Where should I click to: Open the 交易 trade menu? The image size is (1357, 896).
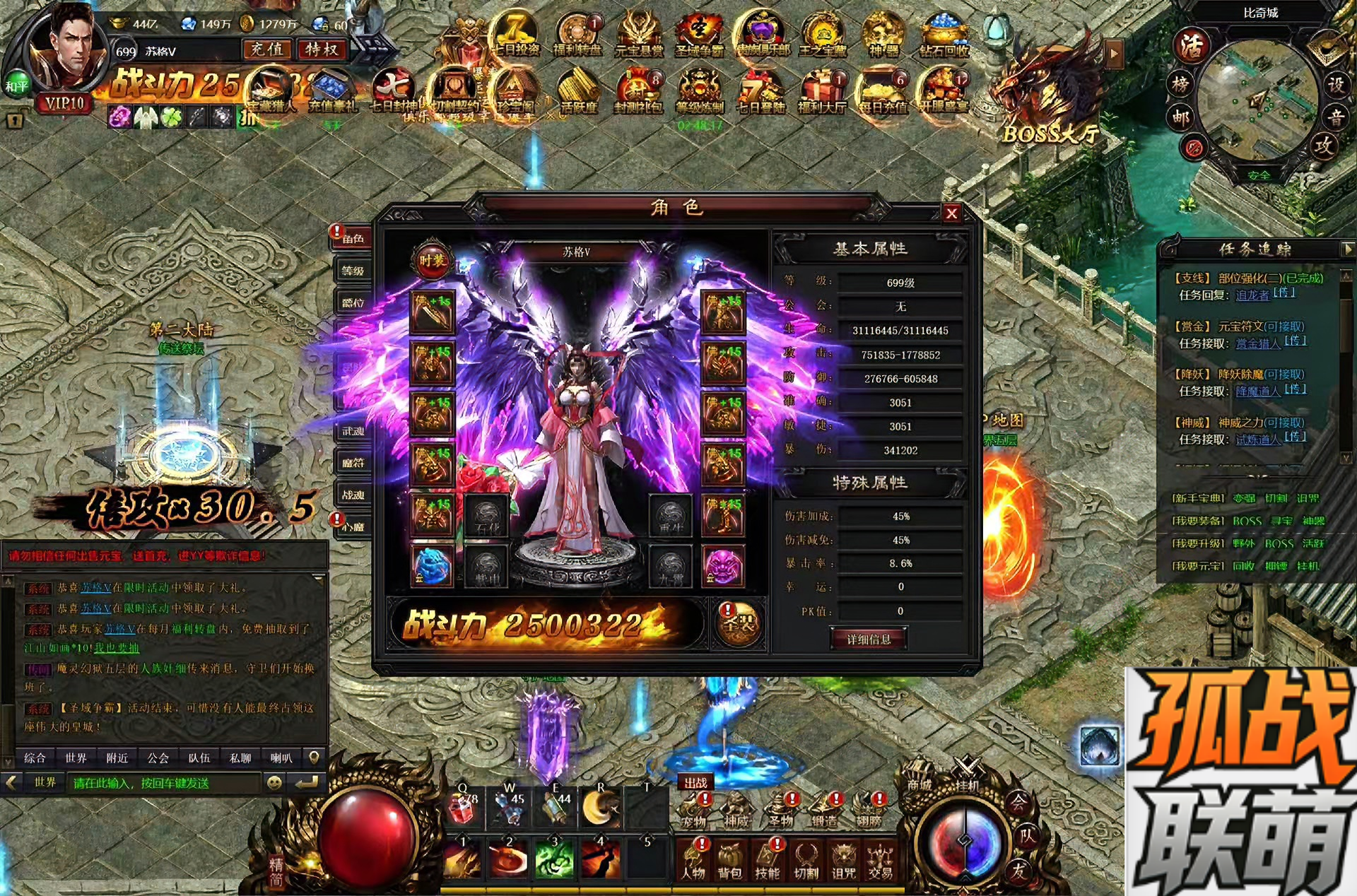880,861
